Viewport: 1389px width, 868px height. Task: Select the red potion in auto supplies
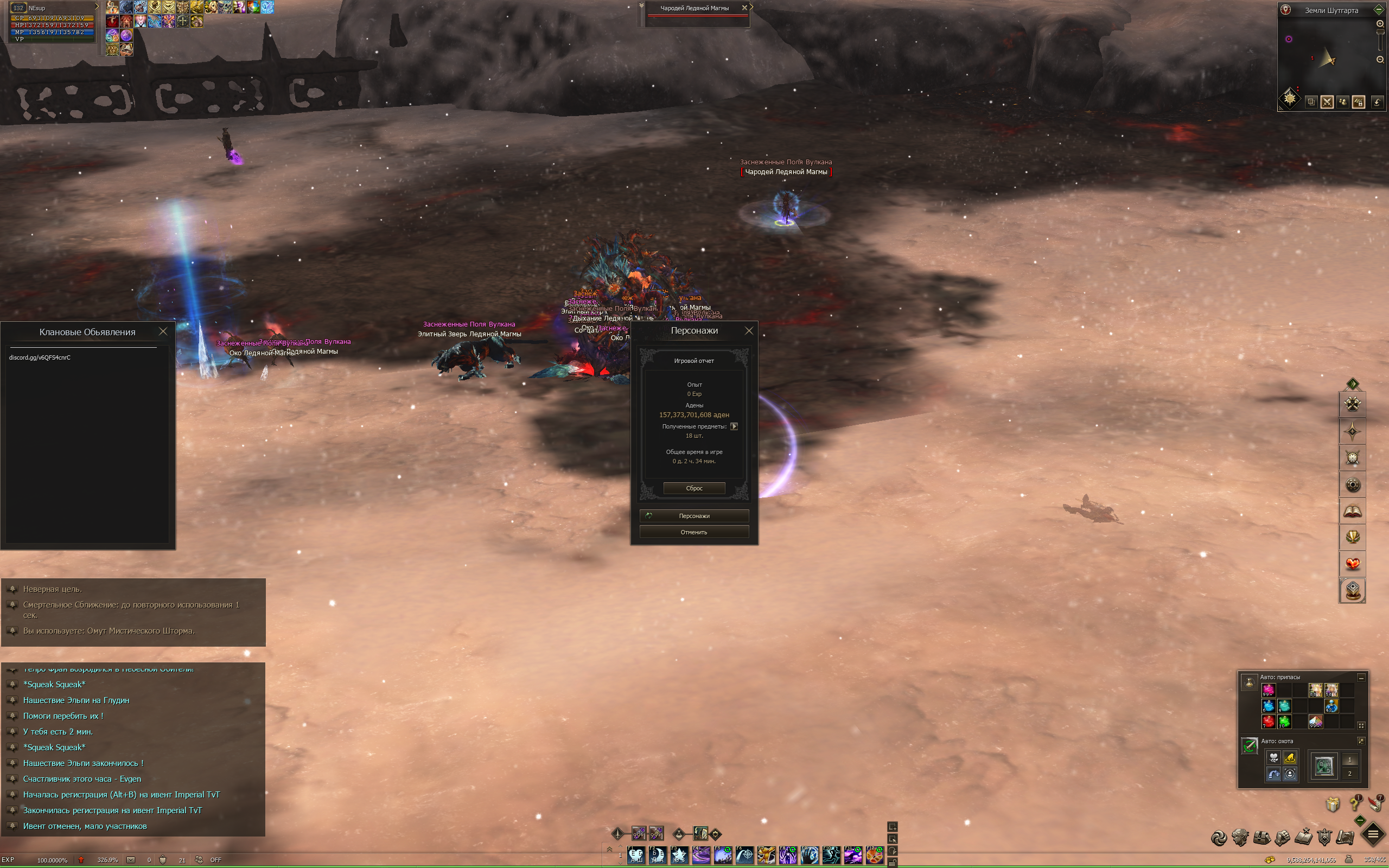(x=1268, y=721)
